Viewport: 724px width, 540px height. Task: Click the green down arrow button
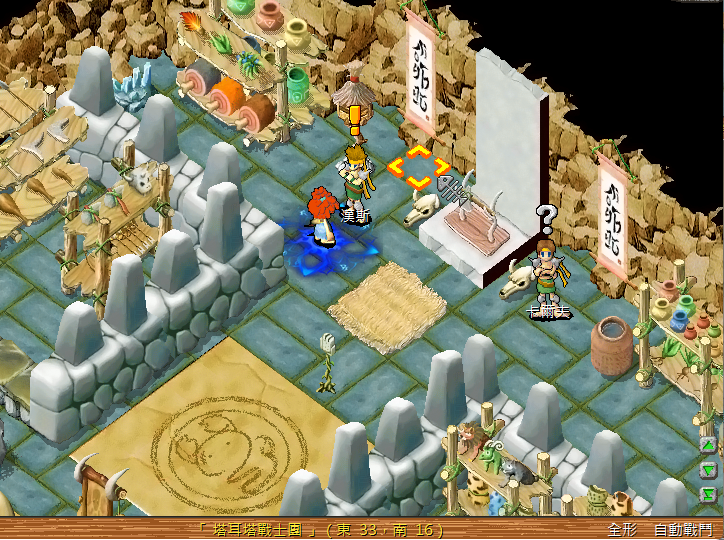(x=708, y=469)
